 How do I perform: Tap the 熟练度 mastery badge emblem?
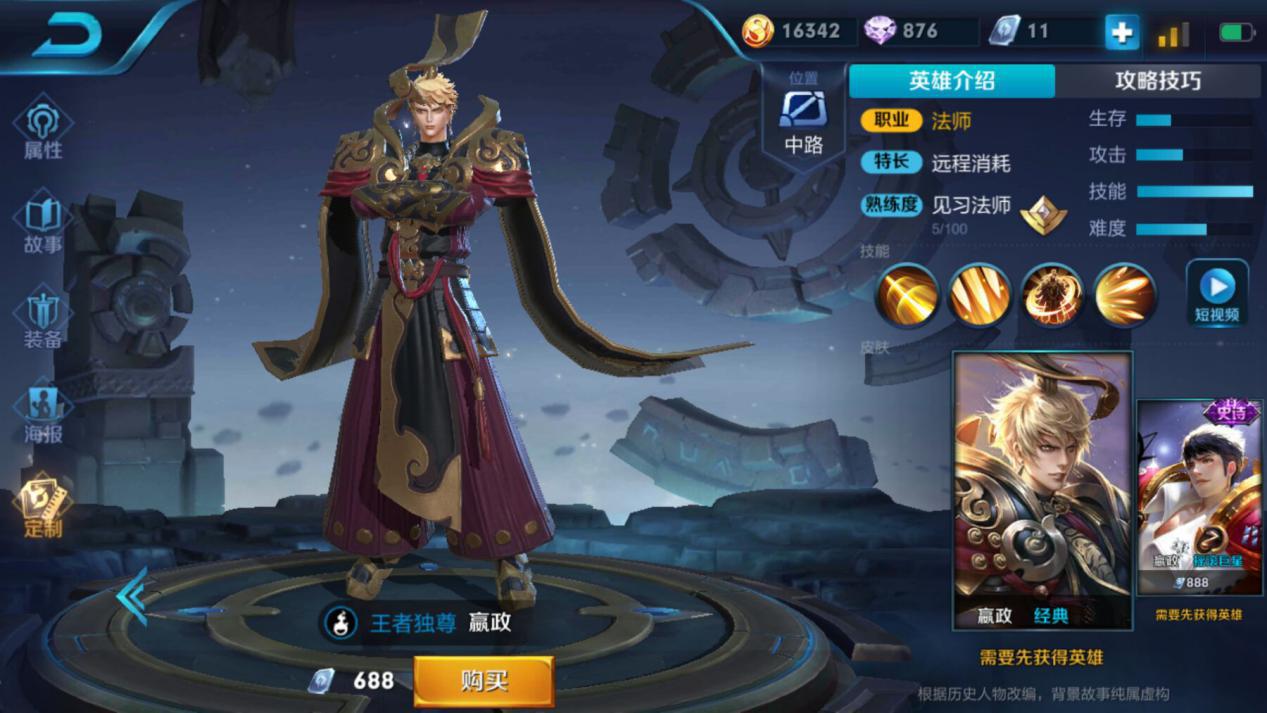[x=1043, y=213]
